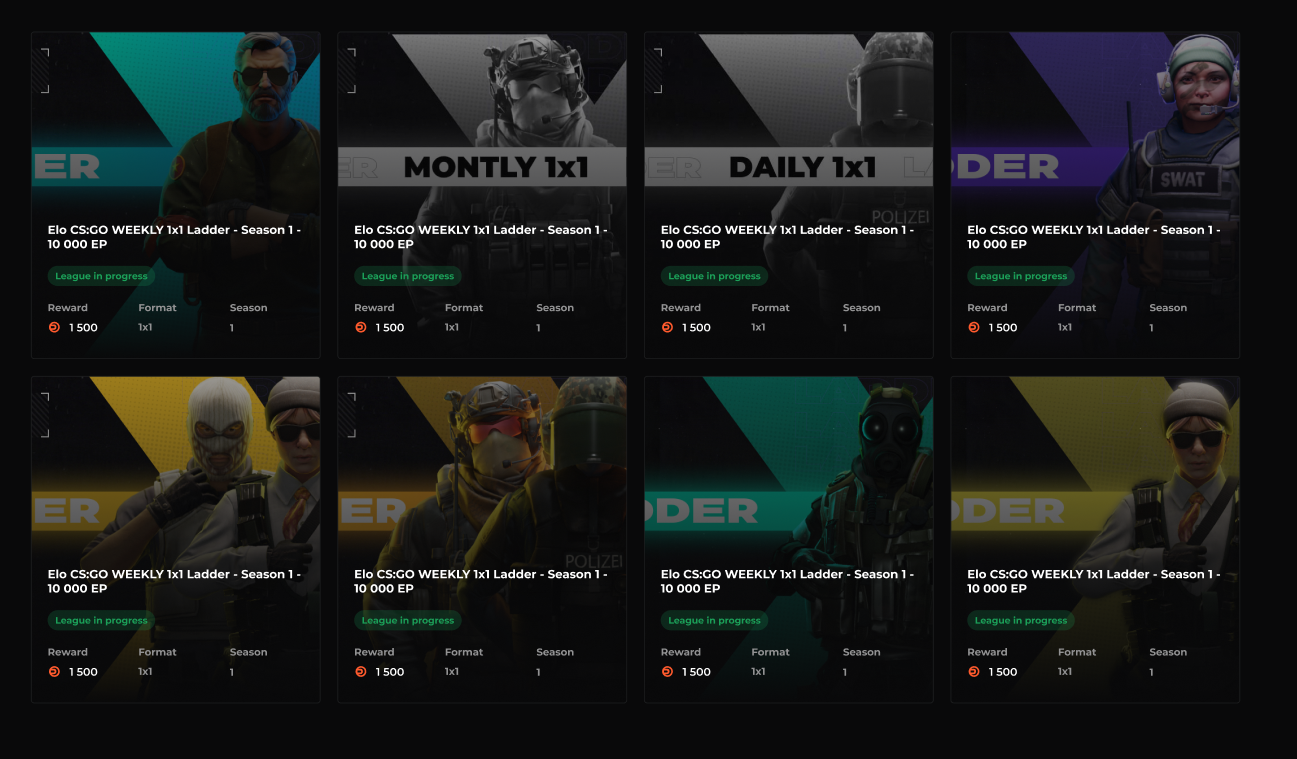Click the League in progress badge on the SWAT card

tap(1021, 276)
